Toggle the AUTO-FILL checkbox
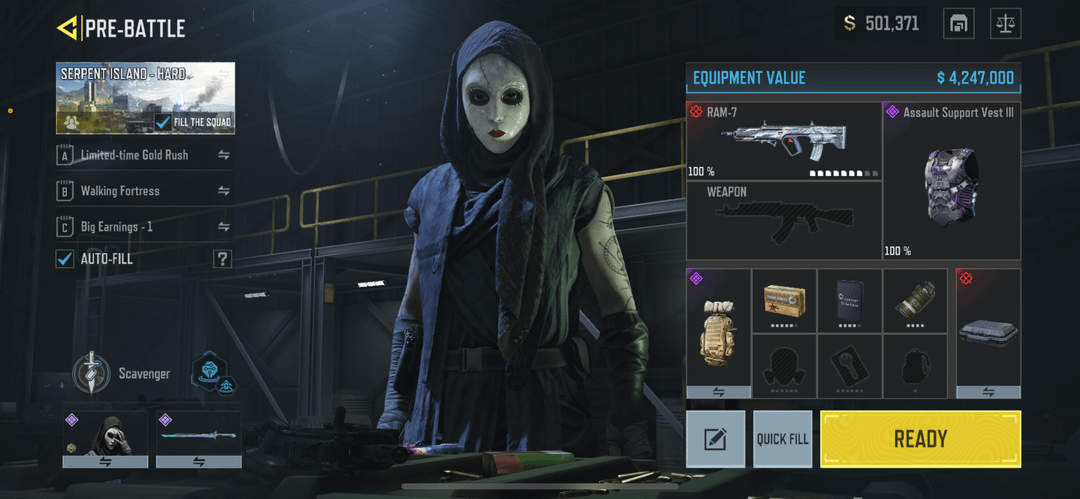1080x499 pixels. 65,259
